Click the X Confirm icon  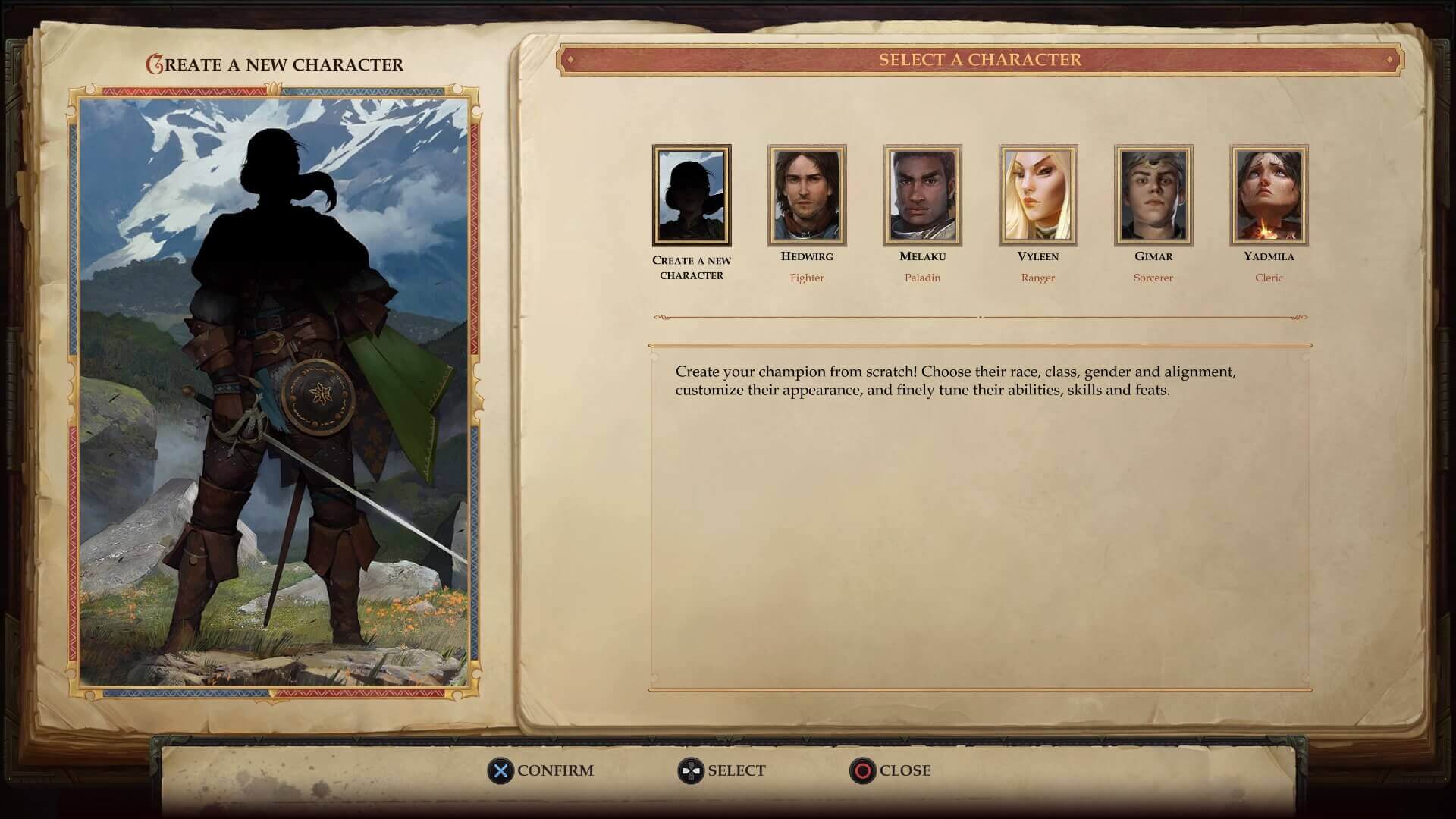point(500,770)
